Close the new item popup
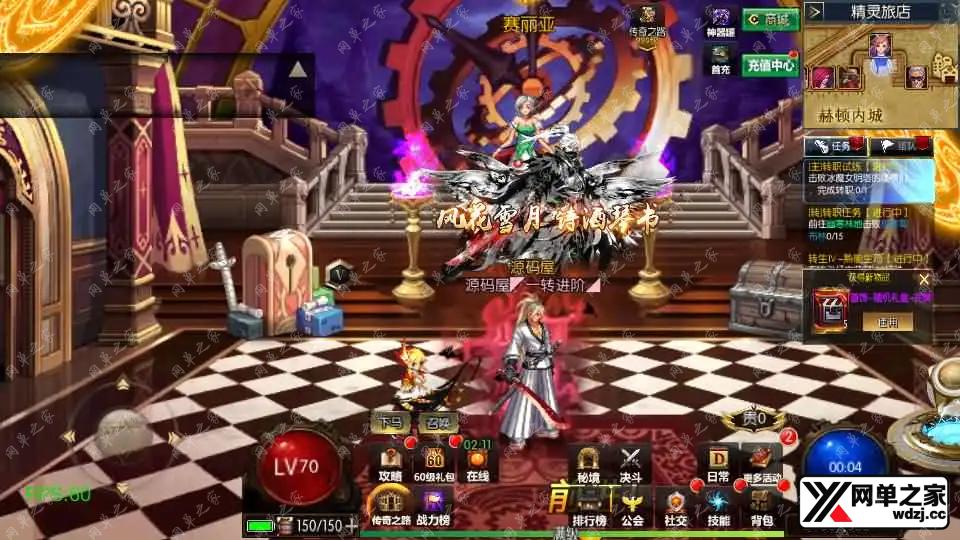Image resolution: width=960 pixels, height=540 pixels. click(923, 280)
